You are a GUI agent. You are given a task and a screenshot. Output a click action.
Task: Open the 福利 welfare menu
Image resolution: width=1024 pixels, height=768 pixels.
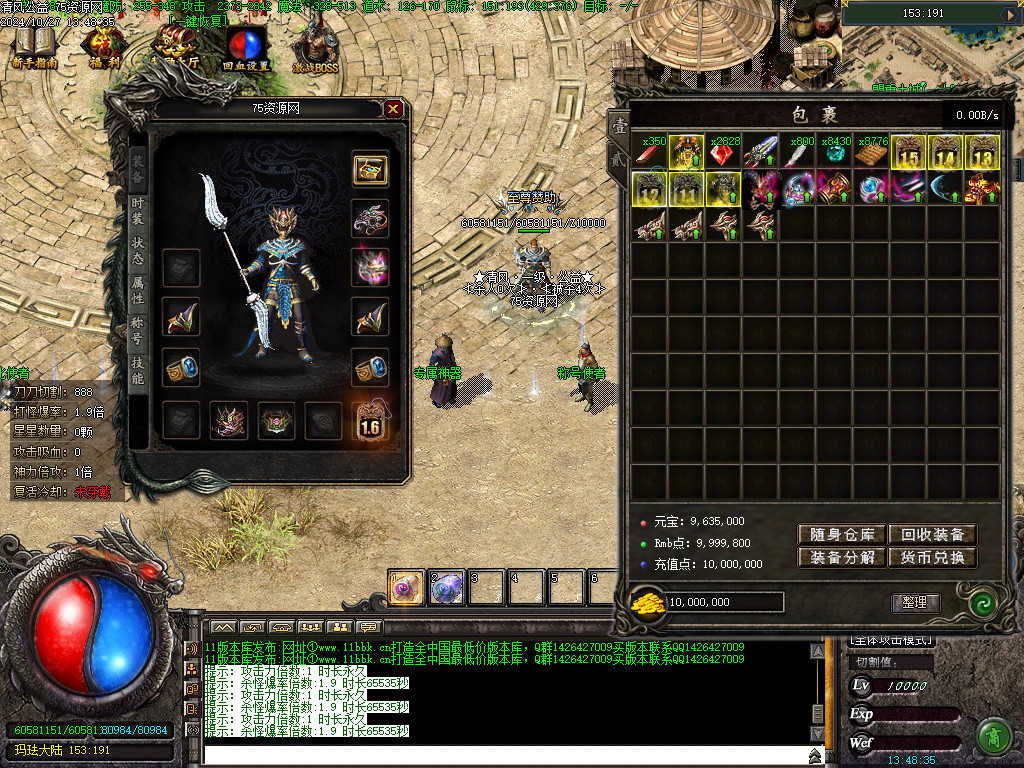pyautogui.click(x=101, y=48)
